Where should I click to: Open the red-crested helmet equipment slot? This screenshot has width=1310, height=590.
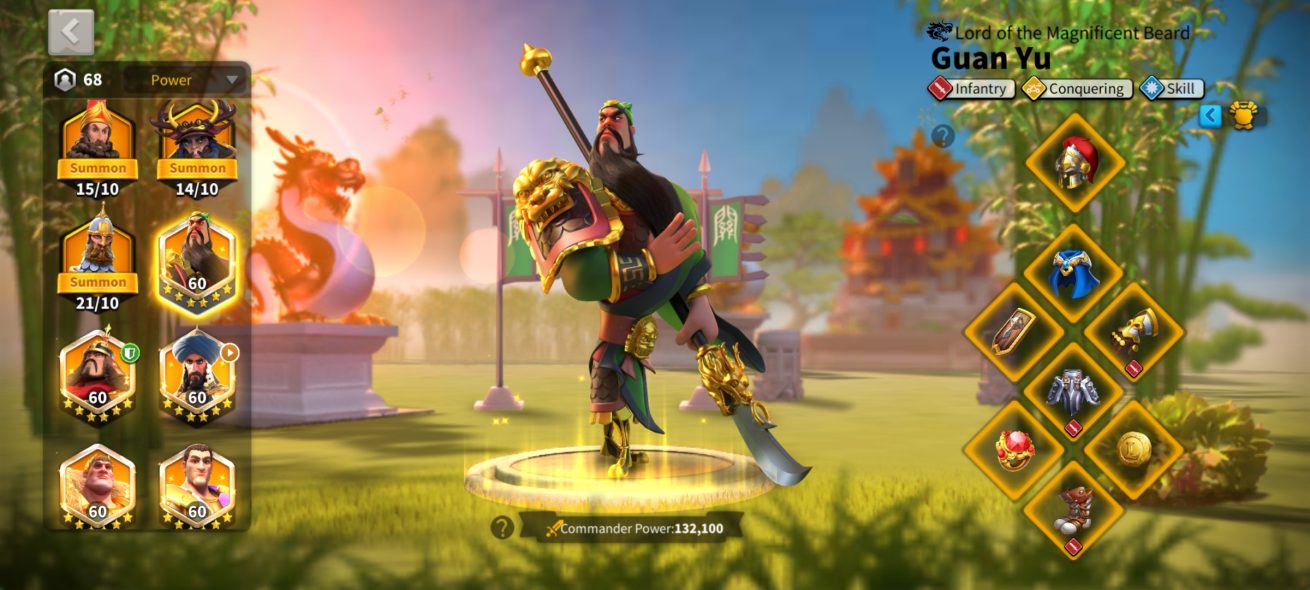coord(1075,163)
